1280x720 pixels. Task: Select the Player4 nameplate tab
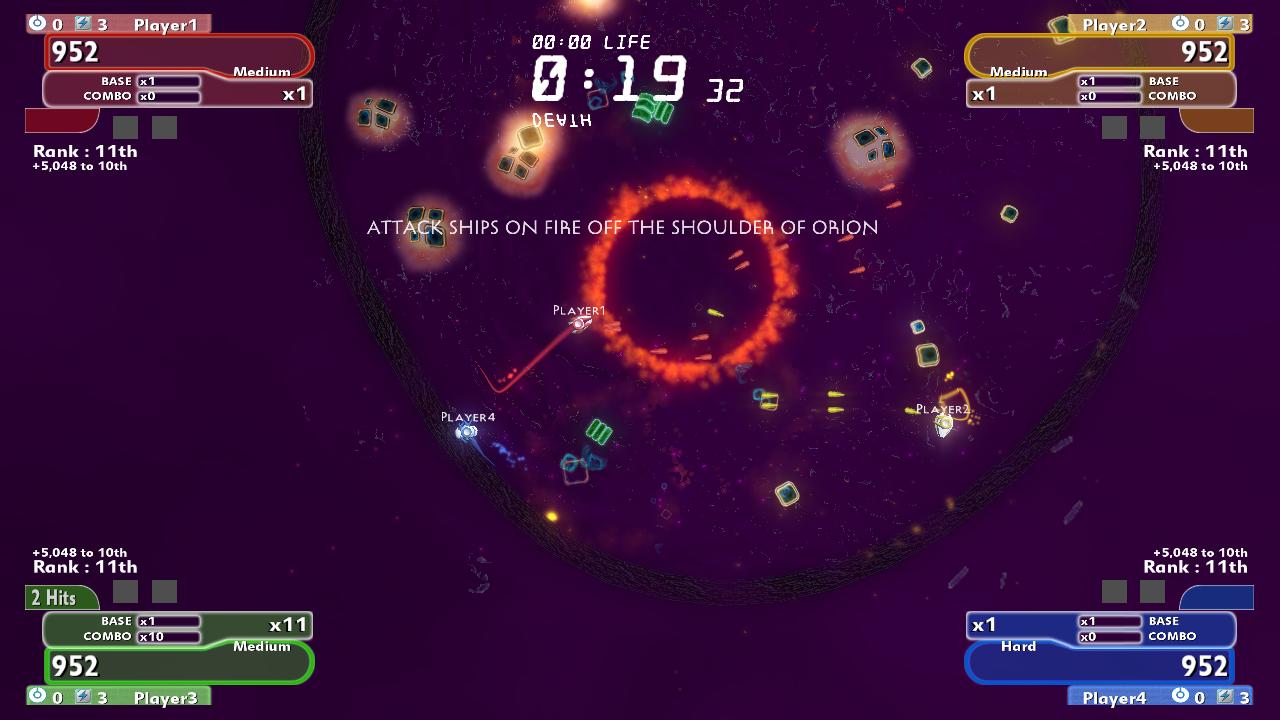1113,697
